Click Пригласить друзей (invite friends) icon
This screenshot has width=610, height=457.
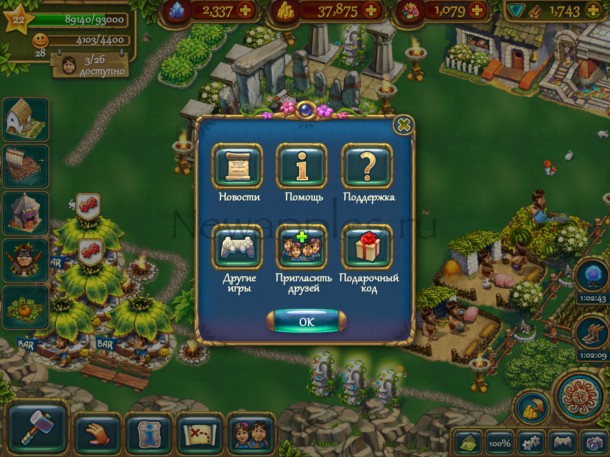pos(301,247)
